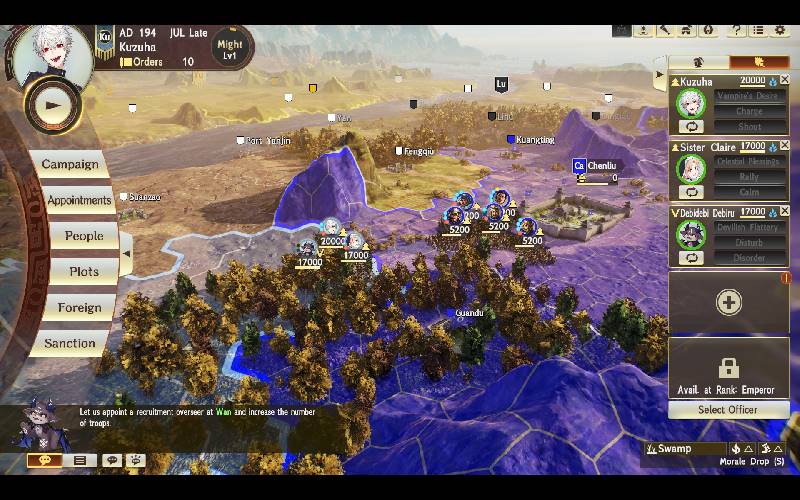The width and height of the screenshot is (800, 500).
Task: Open the Appointments menu
Action: coord(78,200)
